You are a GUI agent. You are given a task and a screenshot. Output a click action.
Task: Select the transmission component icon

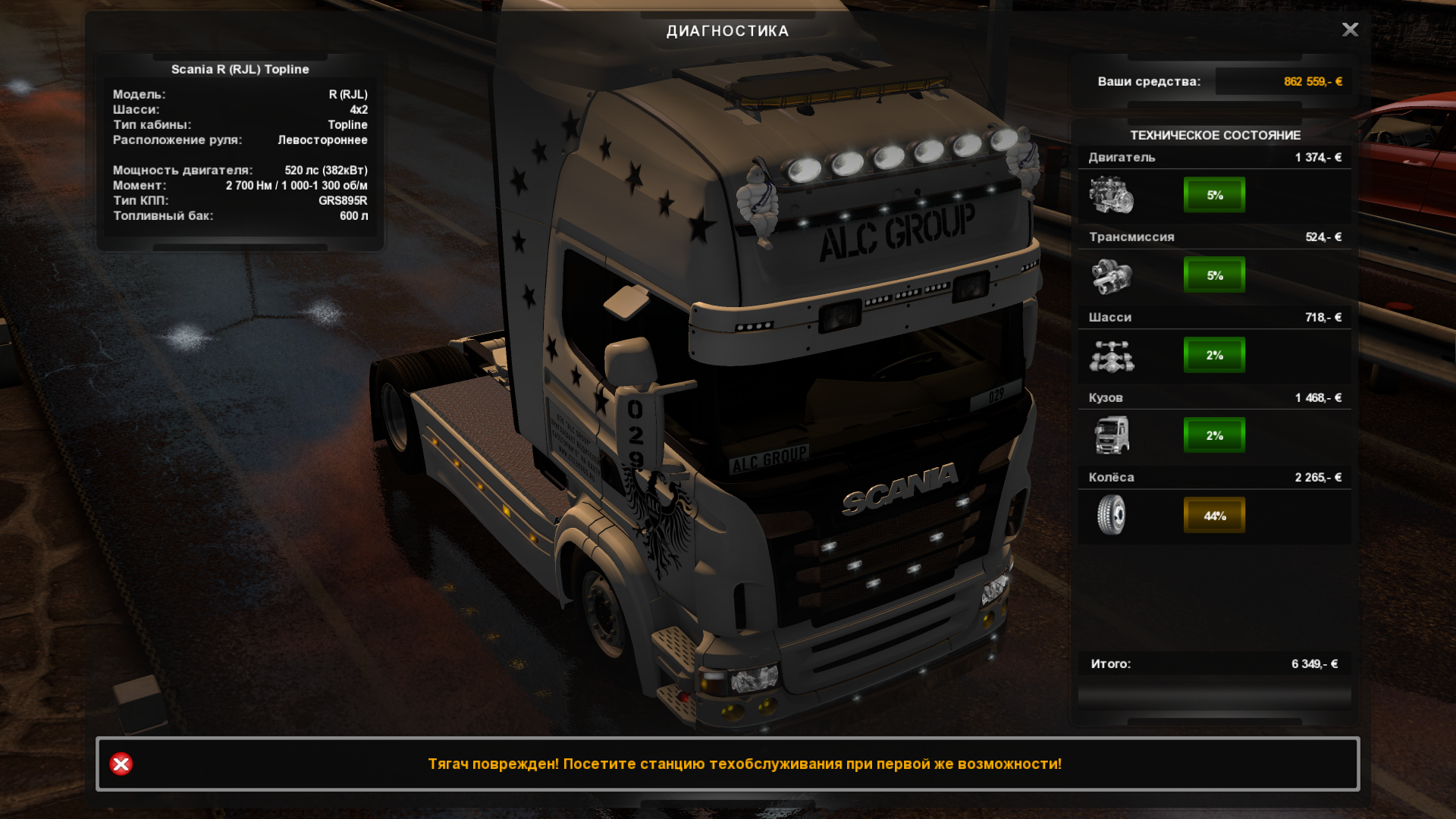(1111, 275)
